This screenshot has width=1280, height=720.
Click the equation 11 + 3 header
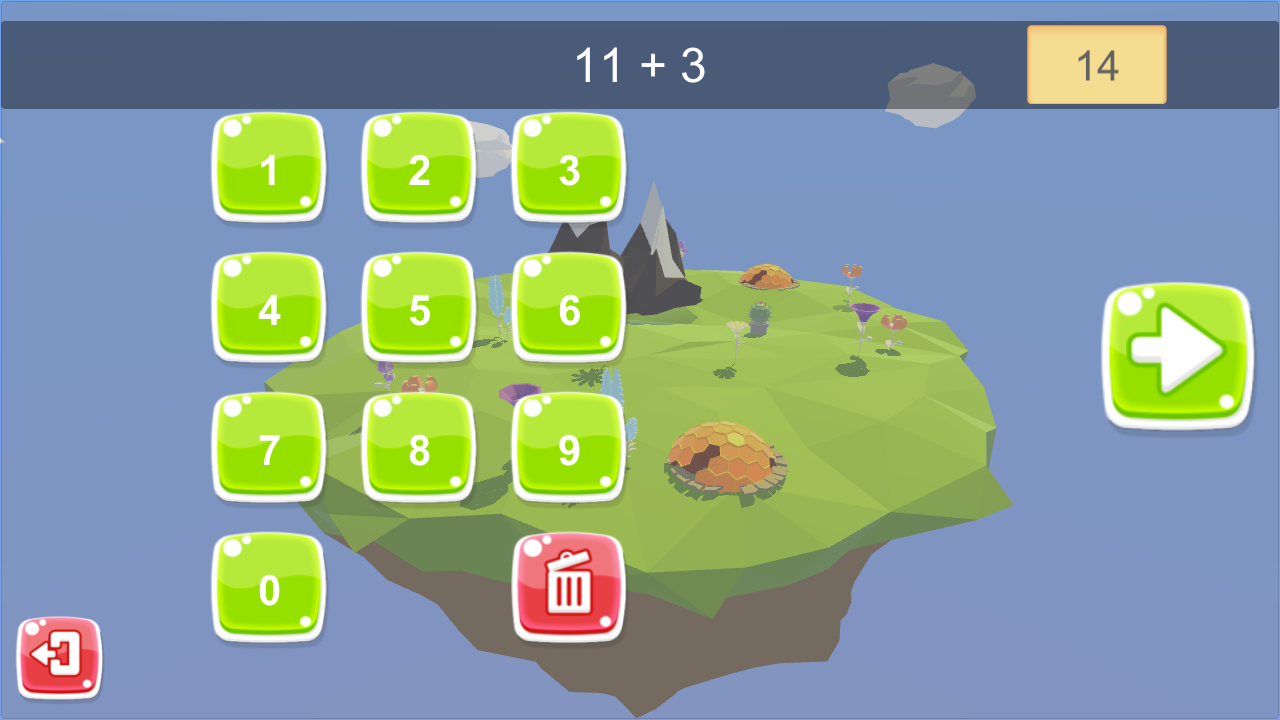click(x=638, y=62)
